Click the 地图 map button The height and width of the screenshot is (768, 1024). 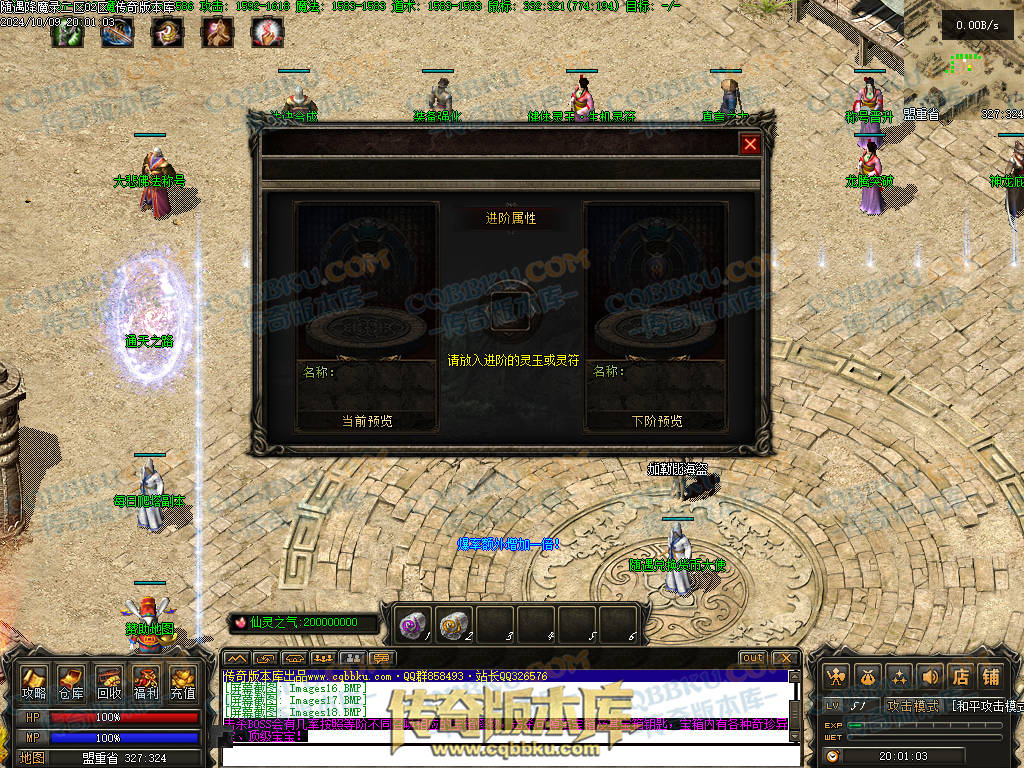click(x=32, y=758)
